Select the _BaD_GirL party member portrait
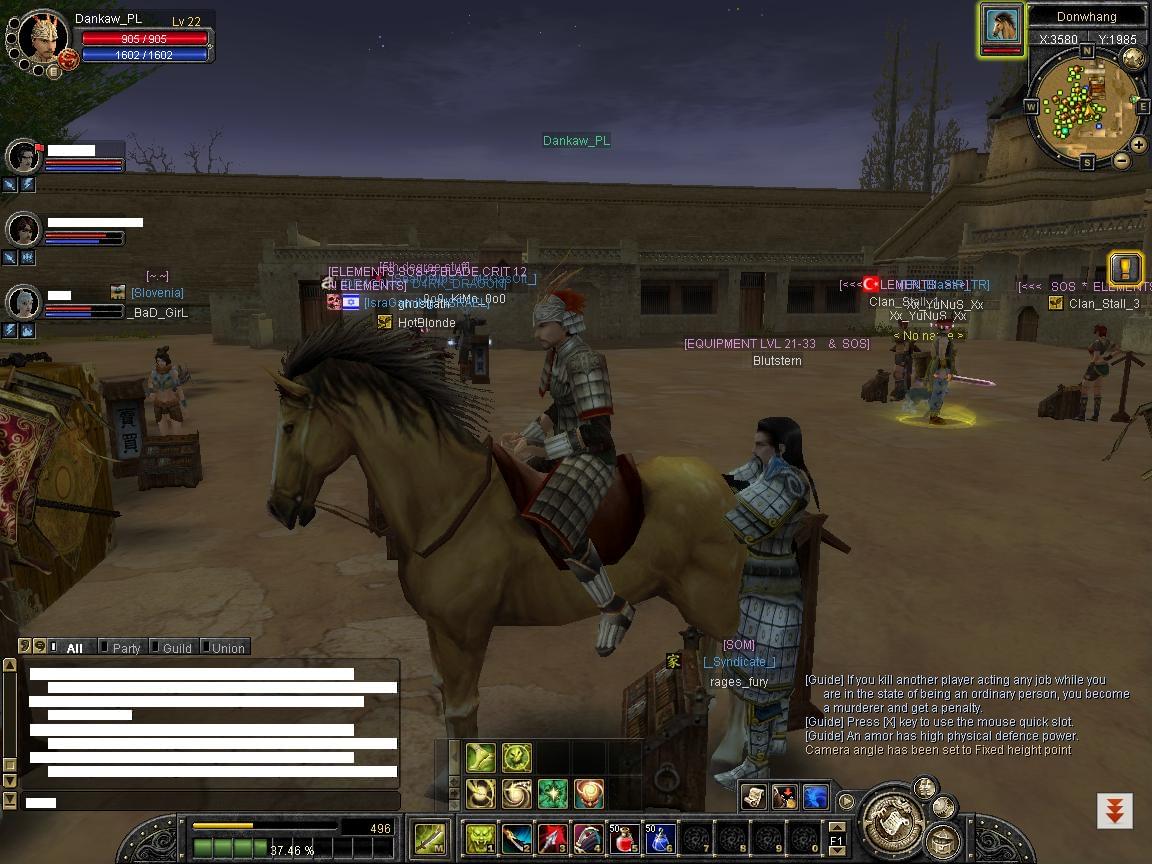 pos(23,302)
